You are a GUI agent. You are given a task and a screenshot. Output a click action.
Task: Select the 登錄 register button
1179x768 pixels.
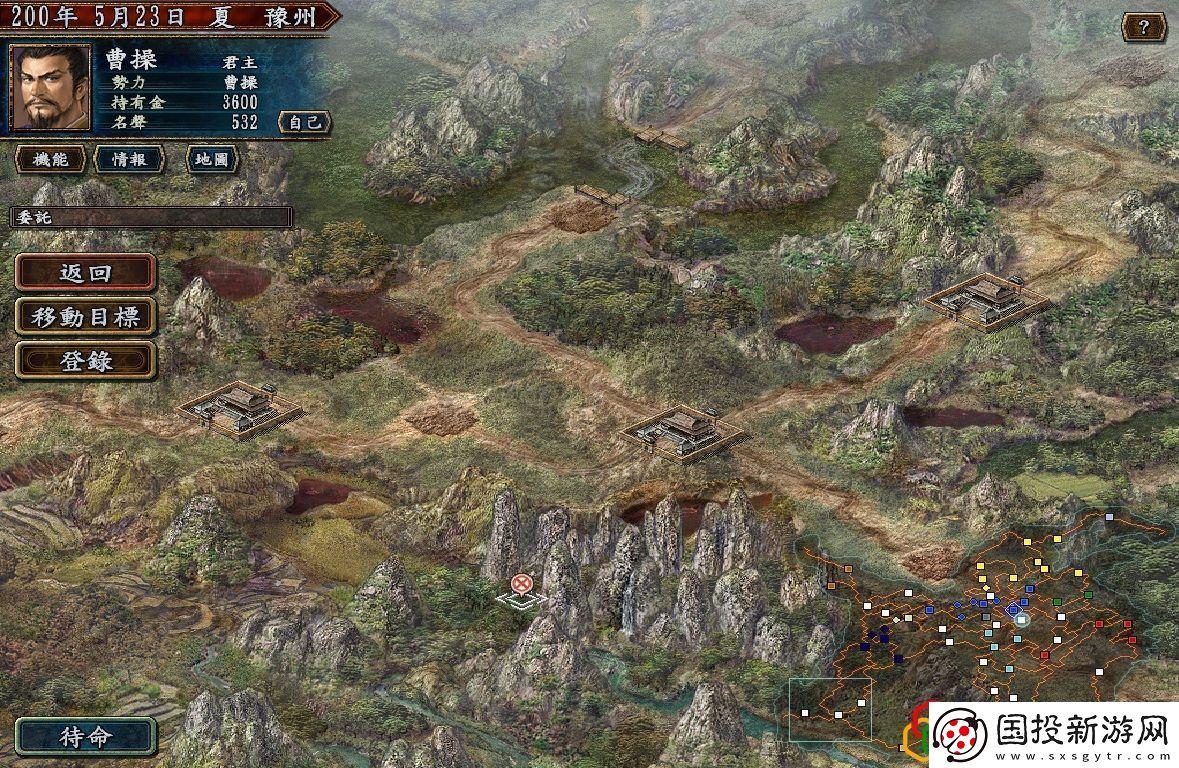point(86,361)
